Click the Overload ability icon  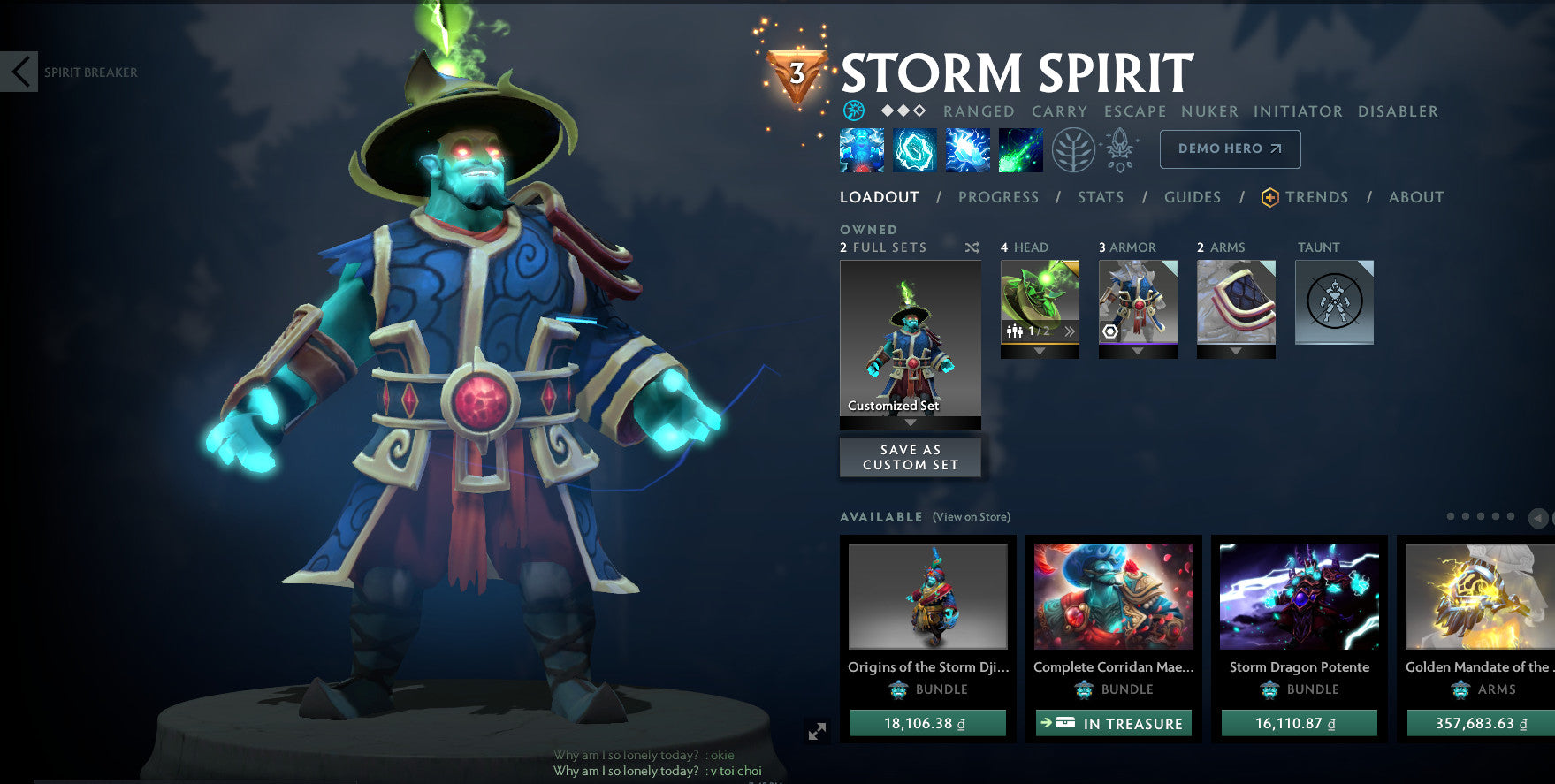(967, 149)
